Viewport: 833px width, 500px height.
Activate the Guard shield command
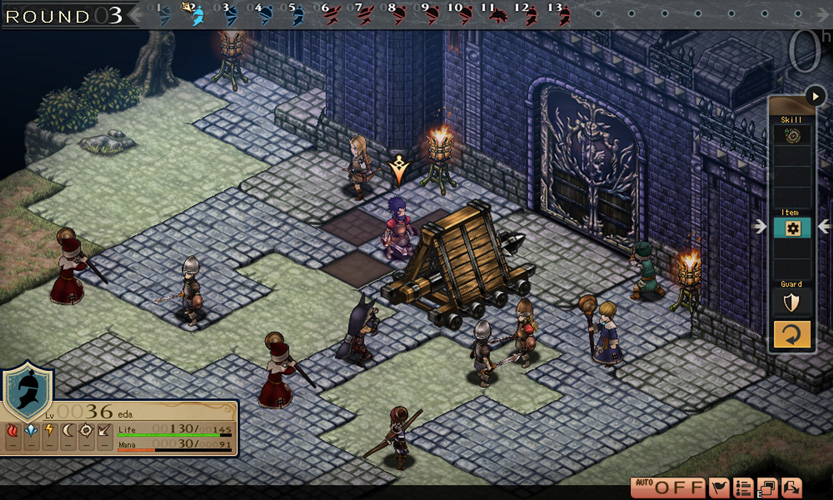pyautogui.click(x=792, y=303)
